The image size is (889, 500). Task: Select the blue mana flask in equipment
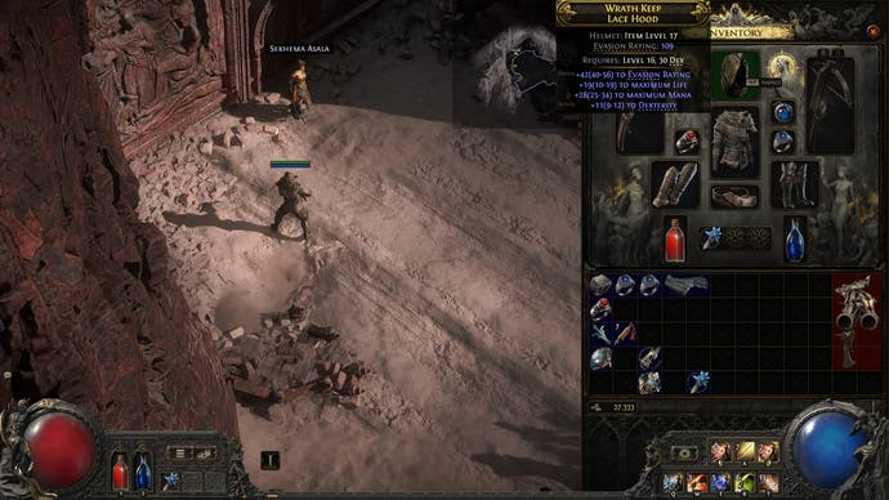click(795, 240)
